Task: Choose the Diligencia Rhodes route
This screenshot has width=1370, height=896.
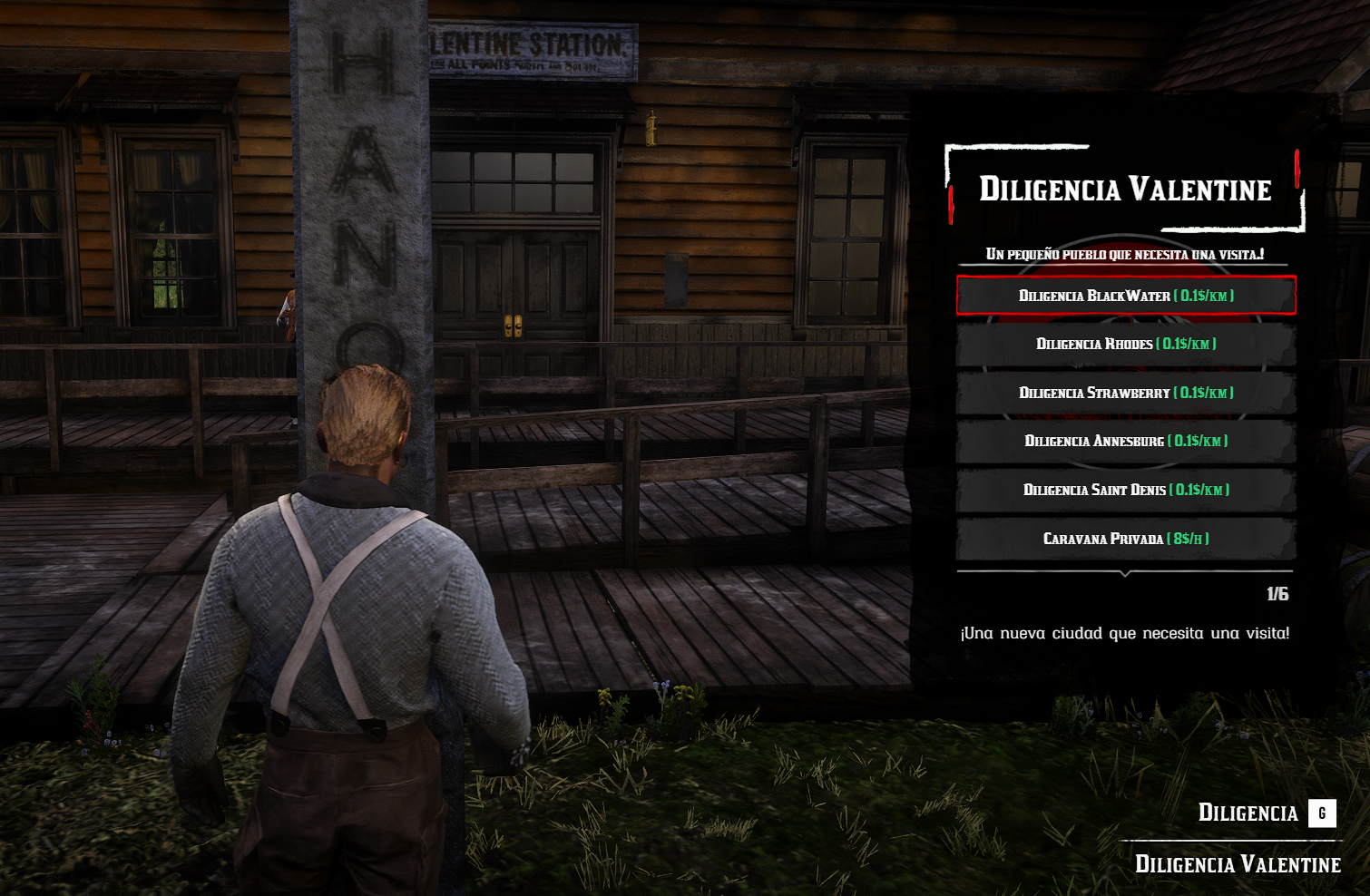Action: point(1126,344)
